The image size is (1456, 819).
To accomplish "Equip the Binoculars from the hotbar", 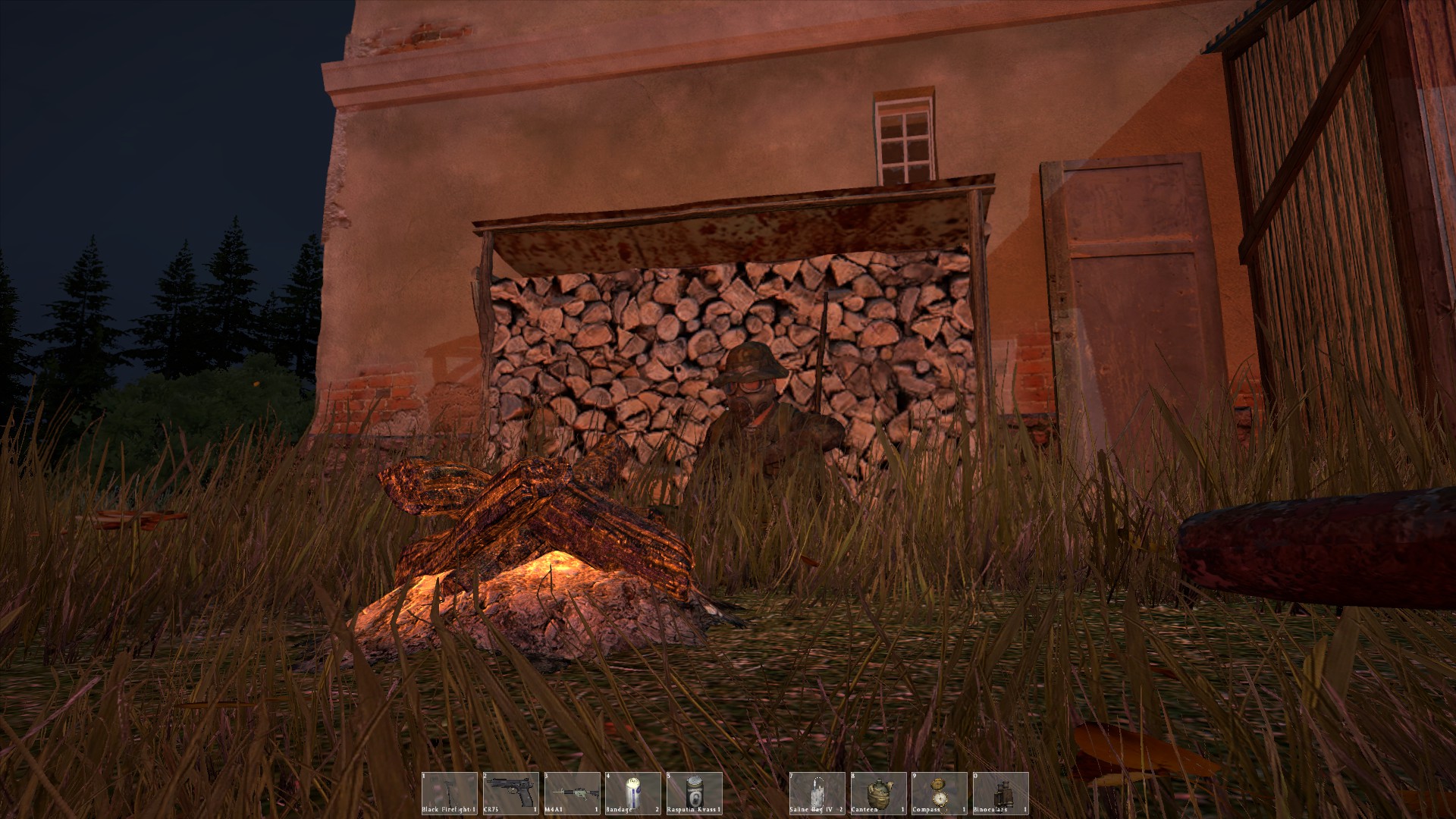I will 1001,793.
